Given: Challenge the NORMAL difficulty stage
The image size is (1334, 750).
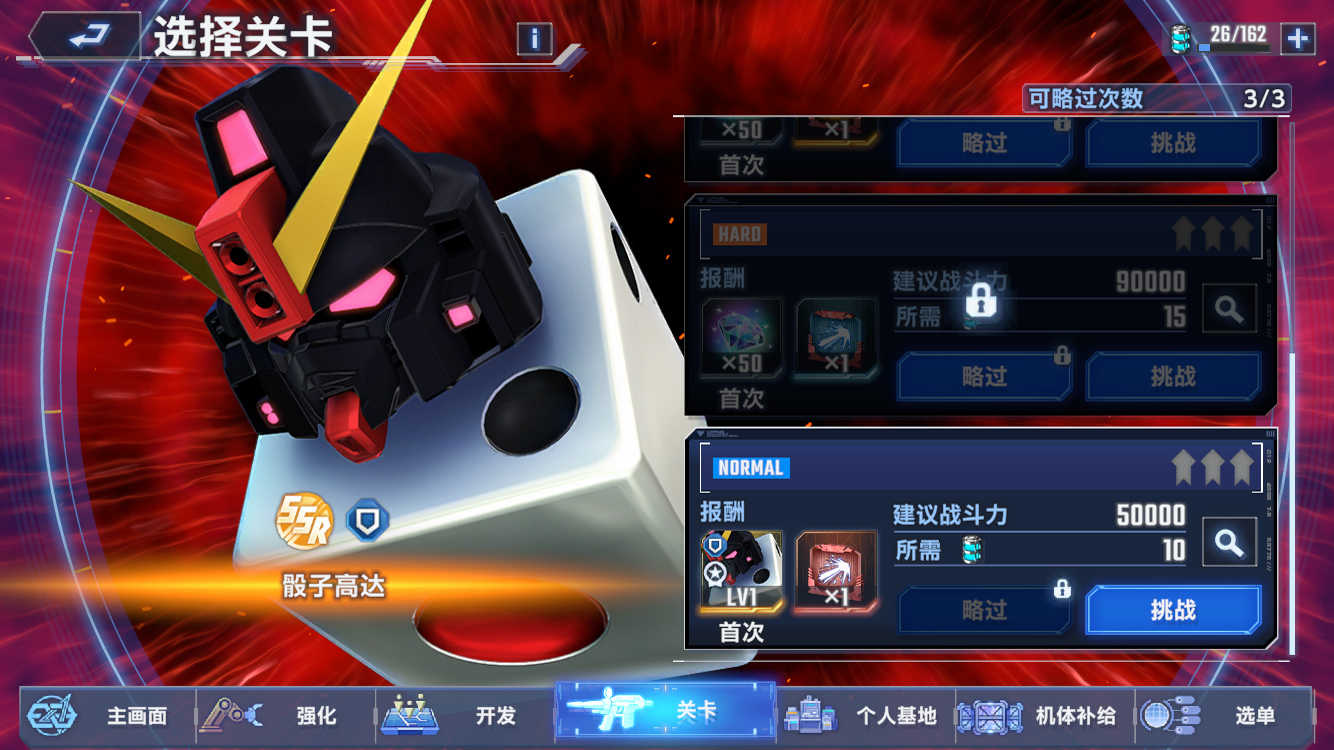Looking at the screenshot, I should coord(1173,610).
